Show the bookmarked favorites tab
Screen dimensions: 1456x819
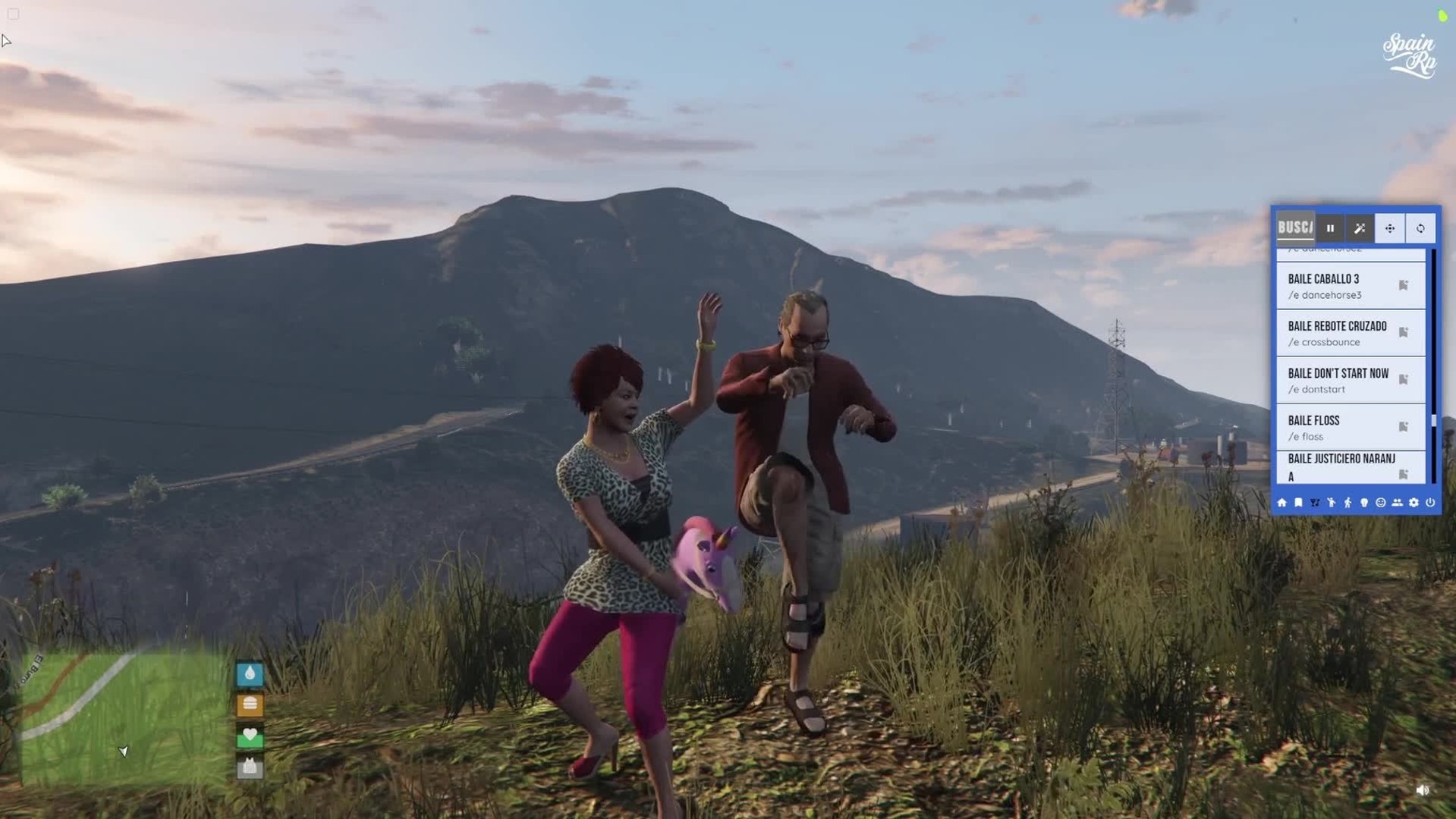pyautogui.click(x=1298, y=503)
